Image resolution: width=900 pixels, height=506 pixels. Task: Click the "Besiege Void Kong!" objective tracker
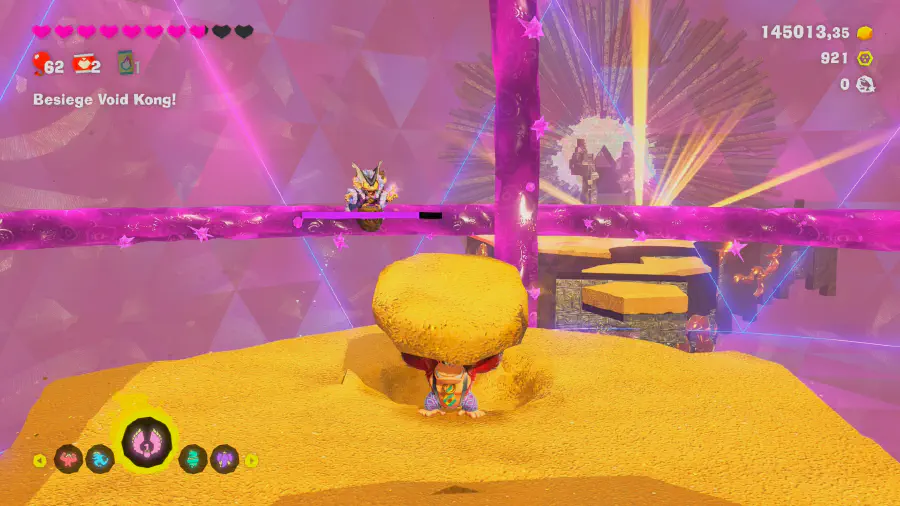pos(104,100)
